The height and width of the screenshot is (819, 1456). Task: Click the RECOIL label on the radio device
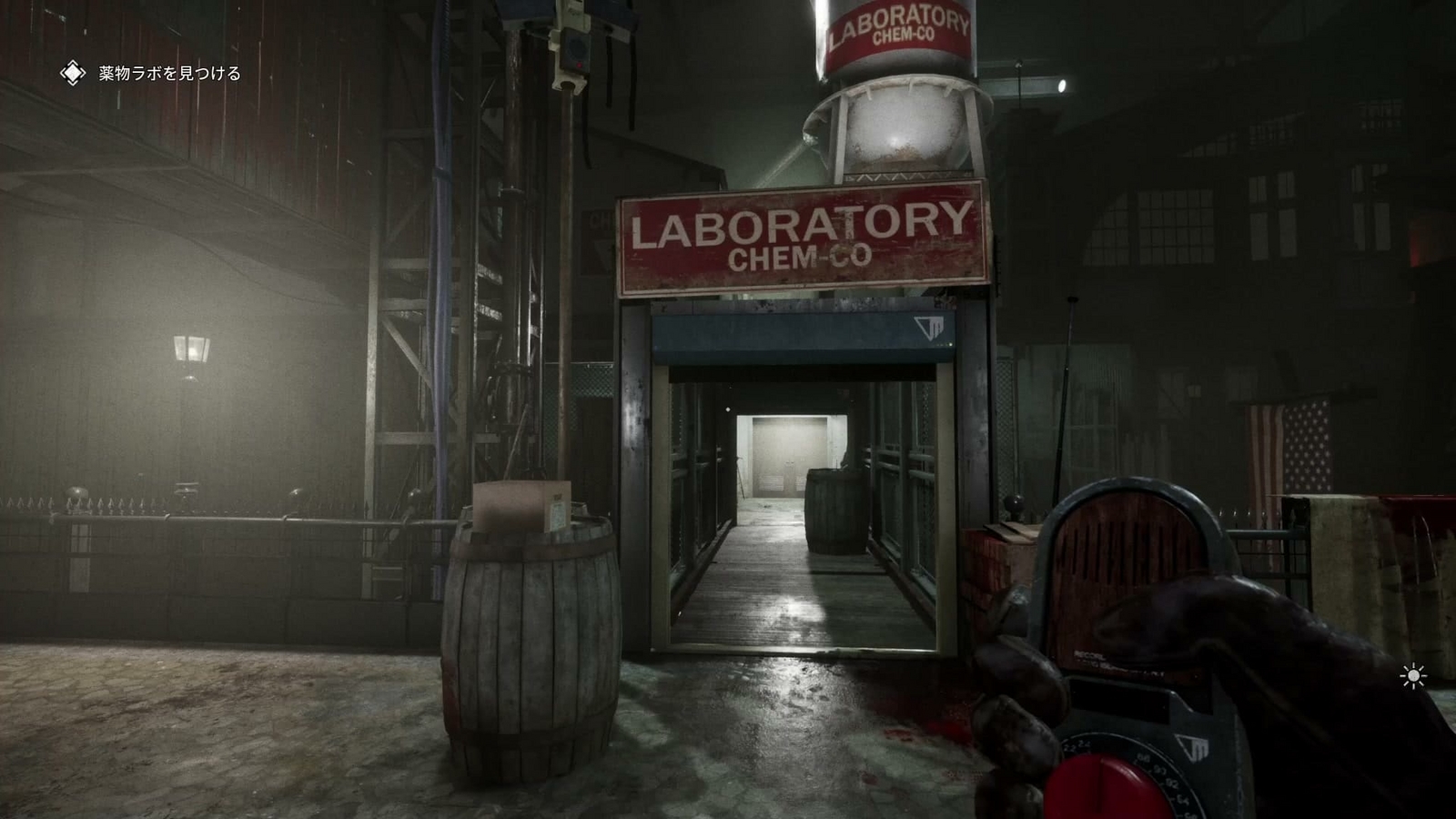[x=1087, y=656]
